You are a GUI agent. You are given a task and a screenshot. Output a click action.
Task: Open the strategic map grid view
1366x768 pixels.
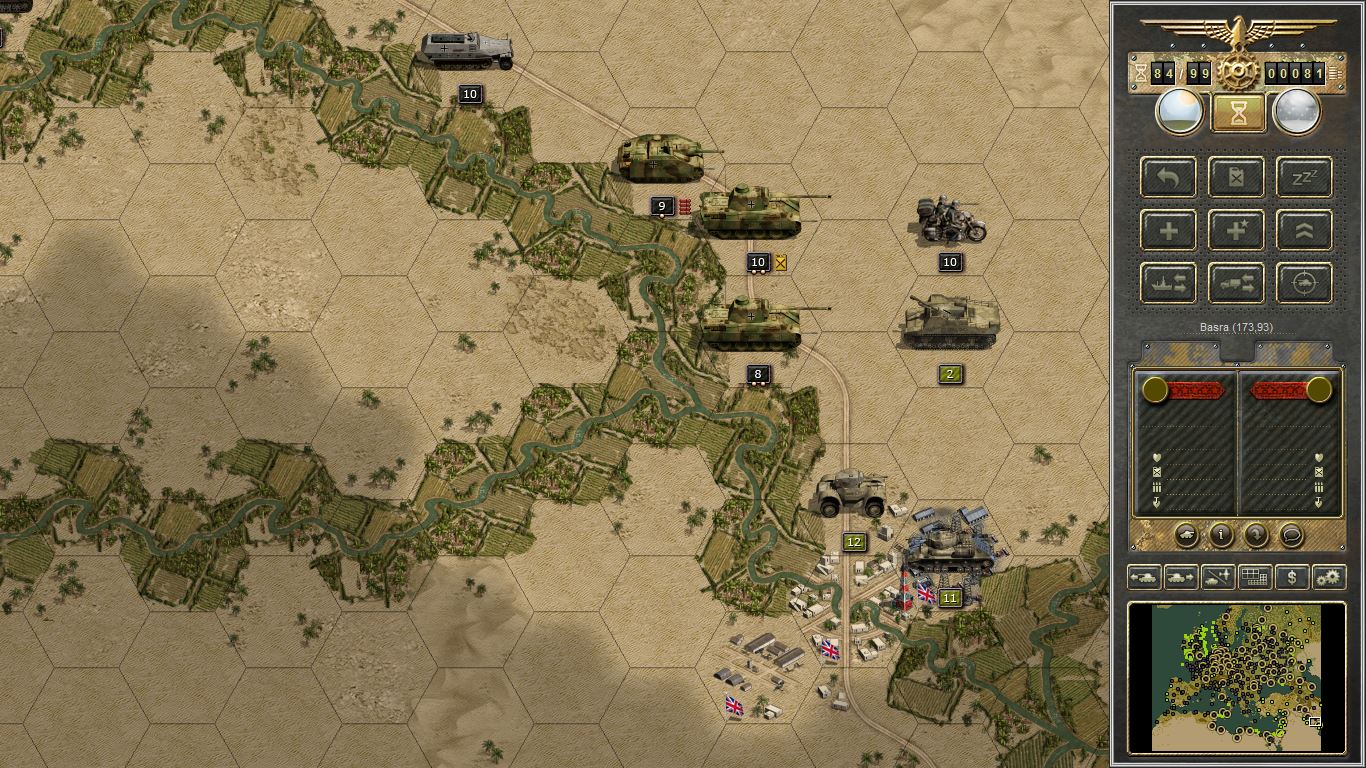point(1255,577)
